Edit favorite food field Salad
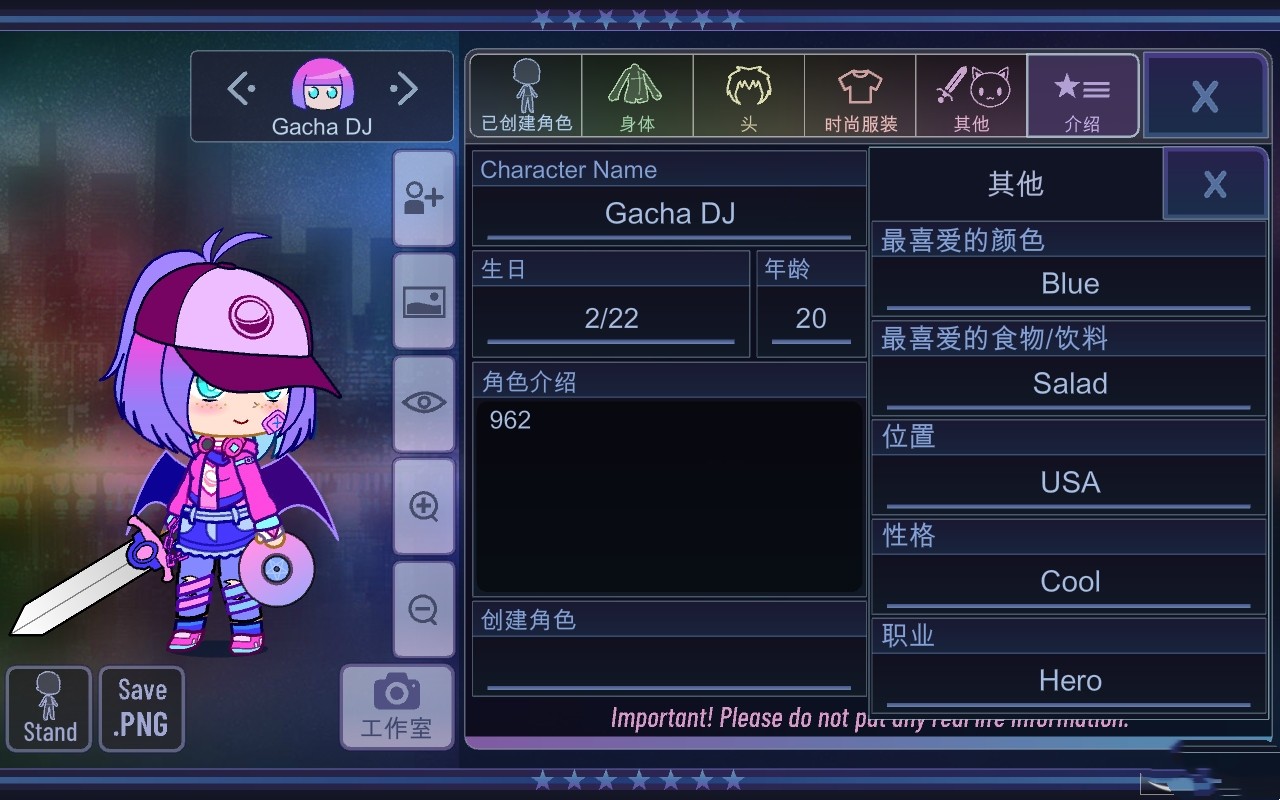 [x=1069, y=384]
